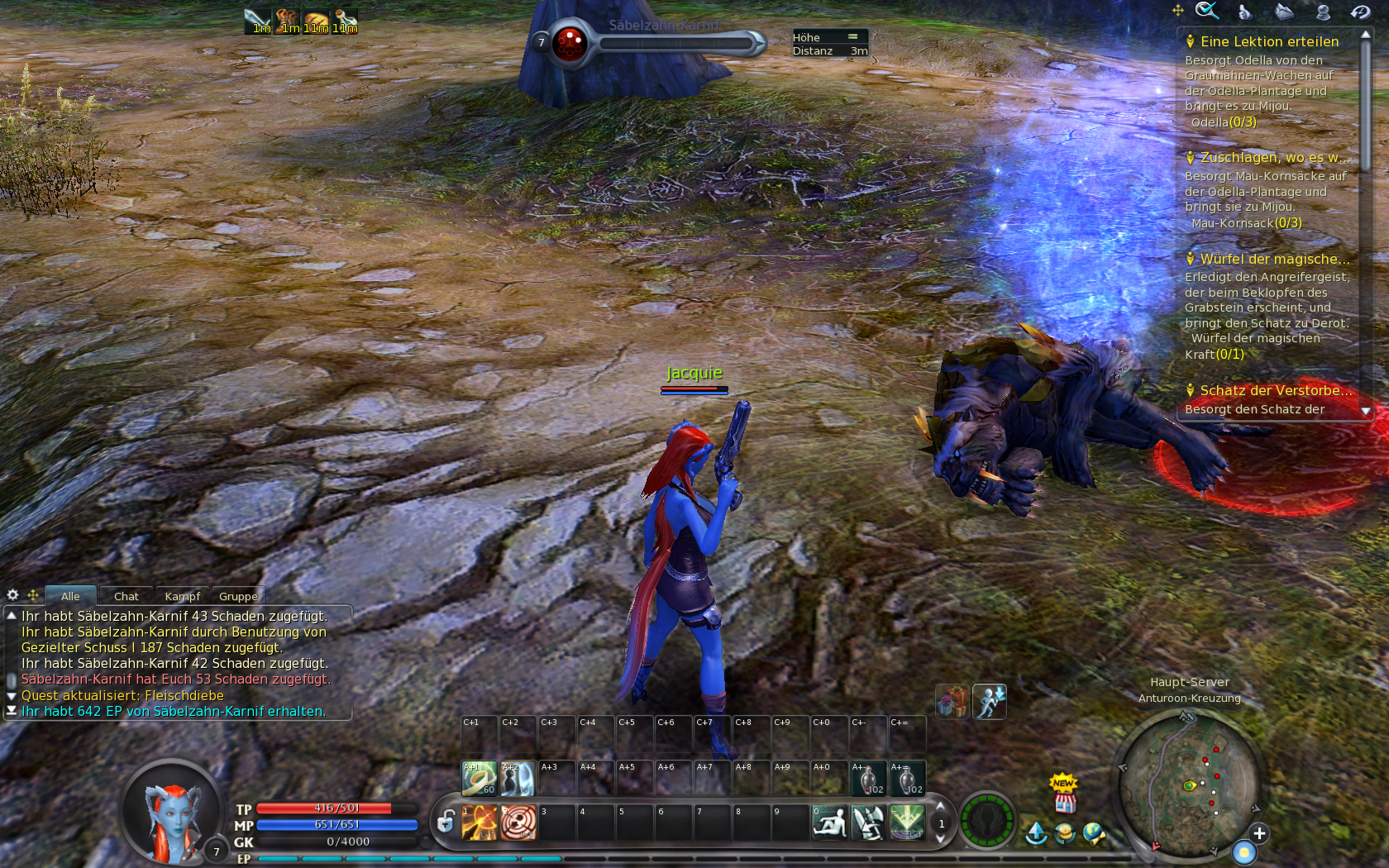Select the quest 'Eine Lektion erteilen'
The image size is (1389, 868).
pos(1269,41)
